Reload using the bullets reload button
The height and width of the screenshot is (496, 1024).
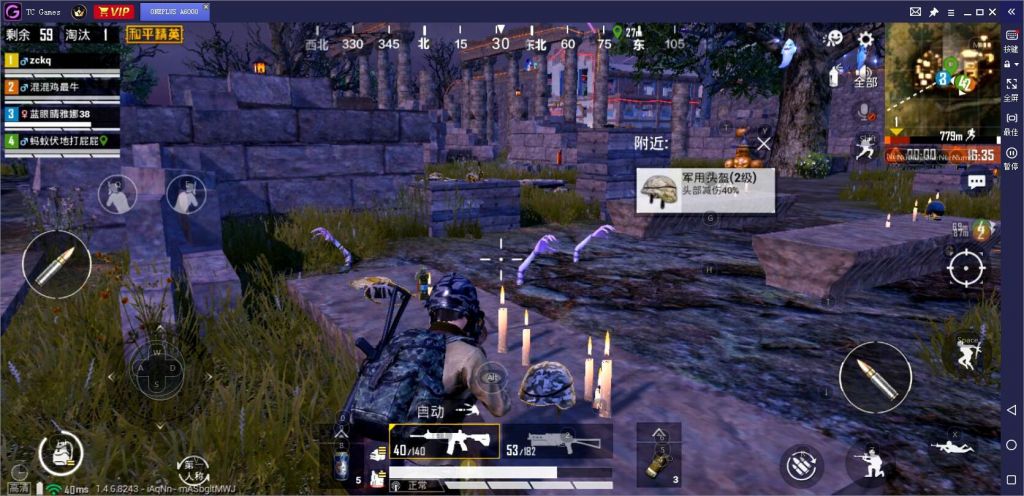pyautogui.click(x=800, y=465)
